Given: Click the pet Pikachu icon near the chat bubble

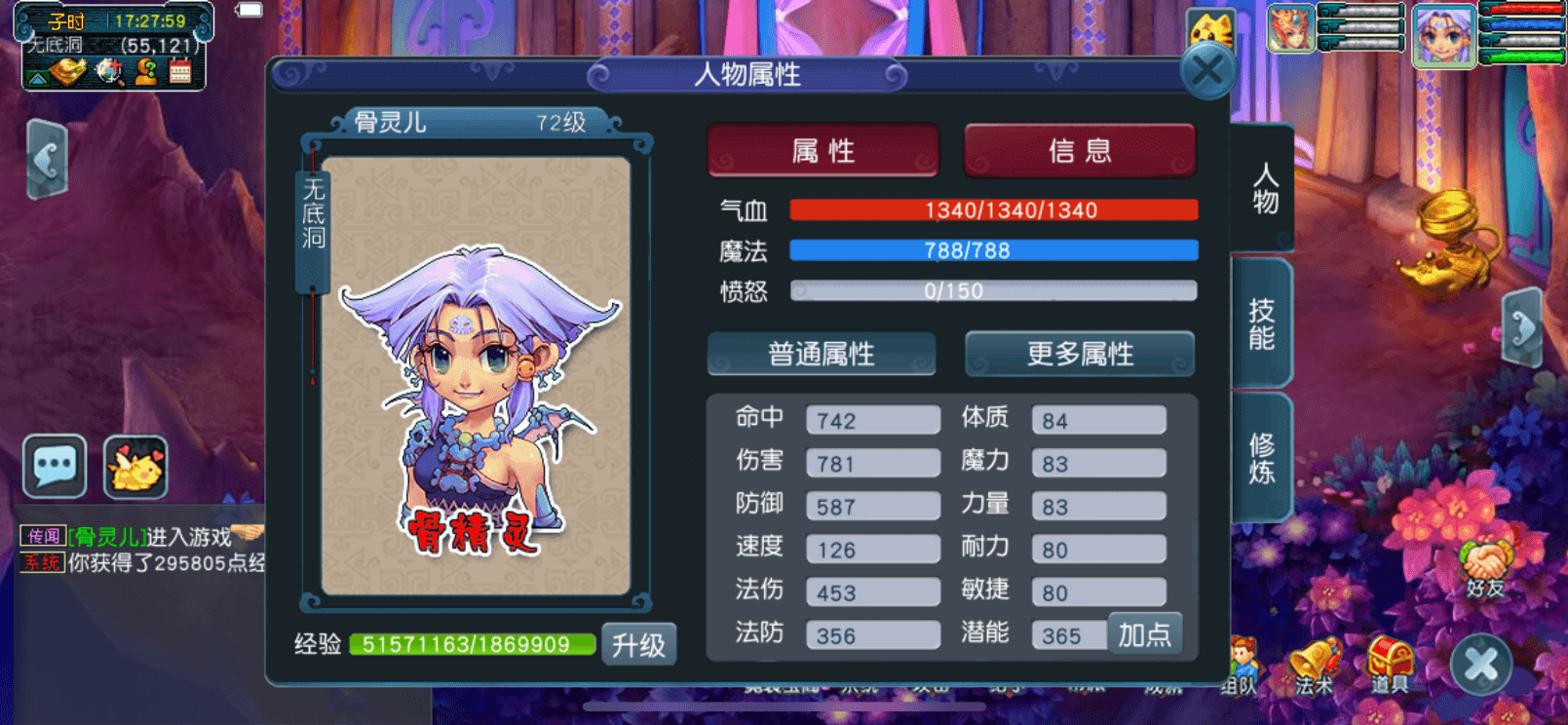Looking at the screenshot, I should pyautogui.click(x=136, y=466).
